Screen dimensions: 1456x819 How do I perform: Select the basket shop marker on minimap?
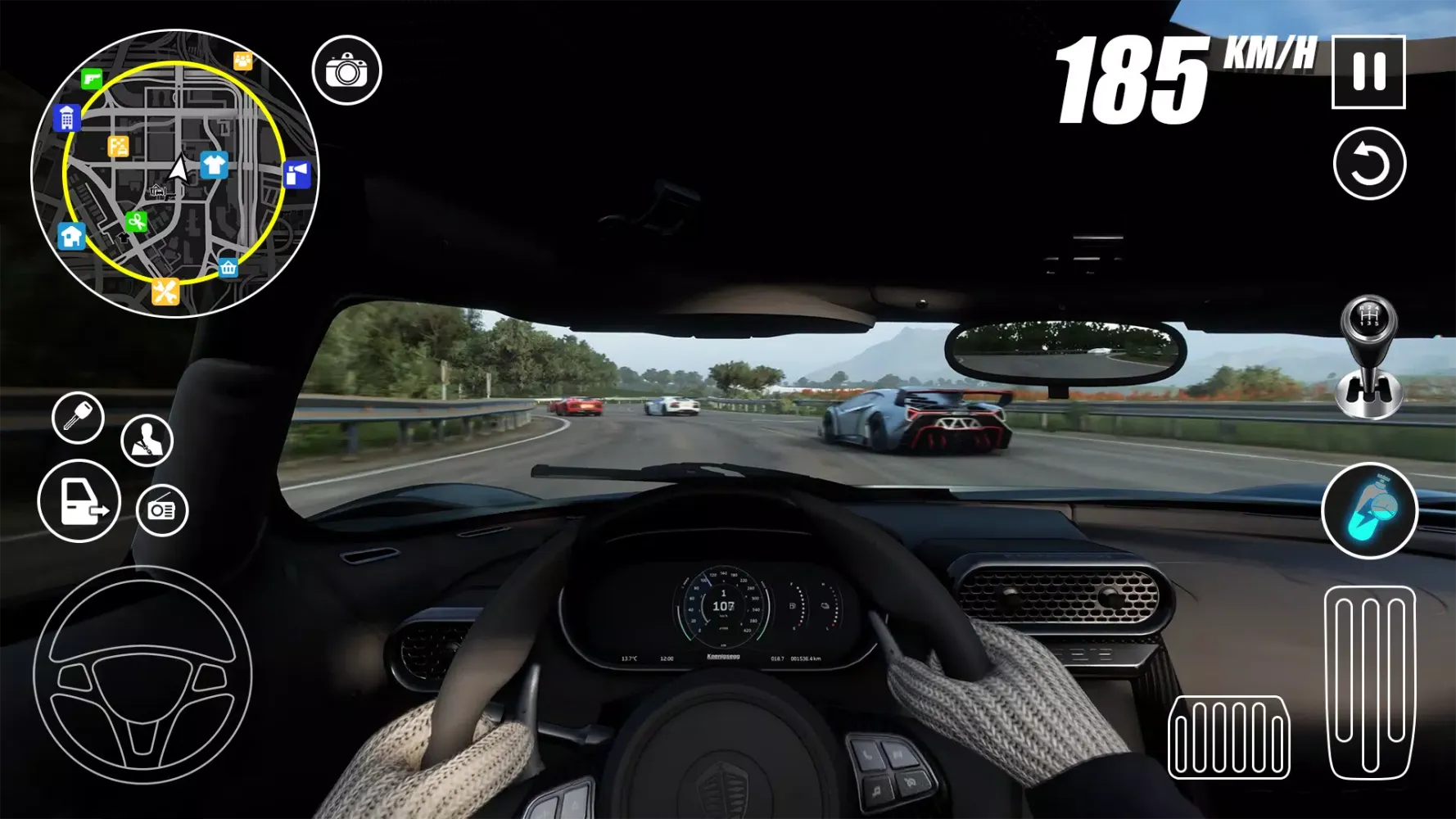tap(227, 266)
